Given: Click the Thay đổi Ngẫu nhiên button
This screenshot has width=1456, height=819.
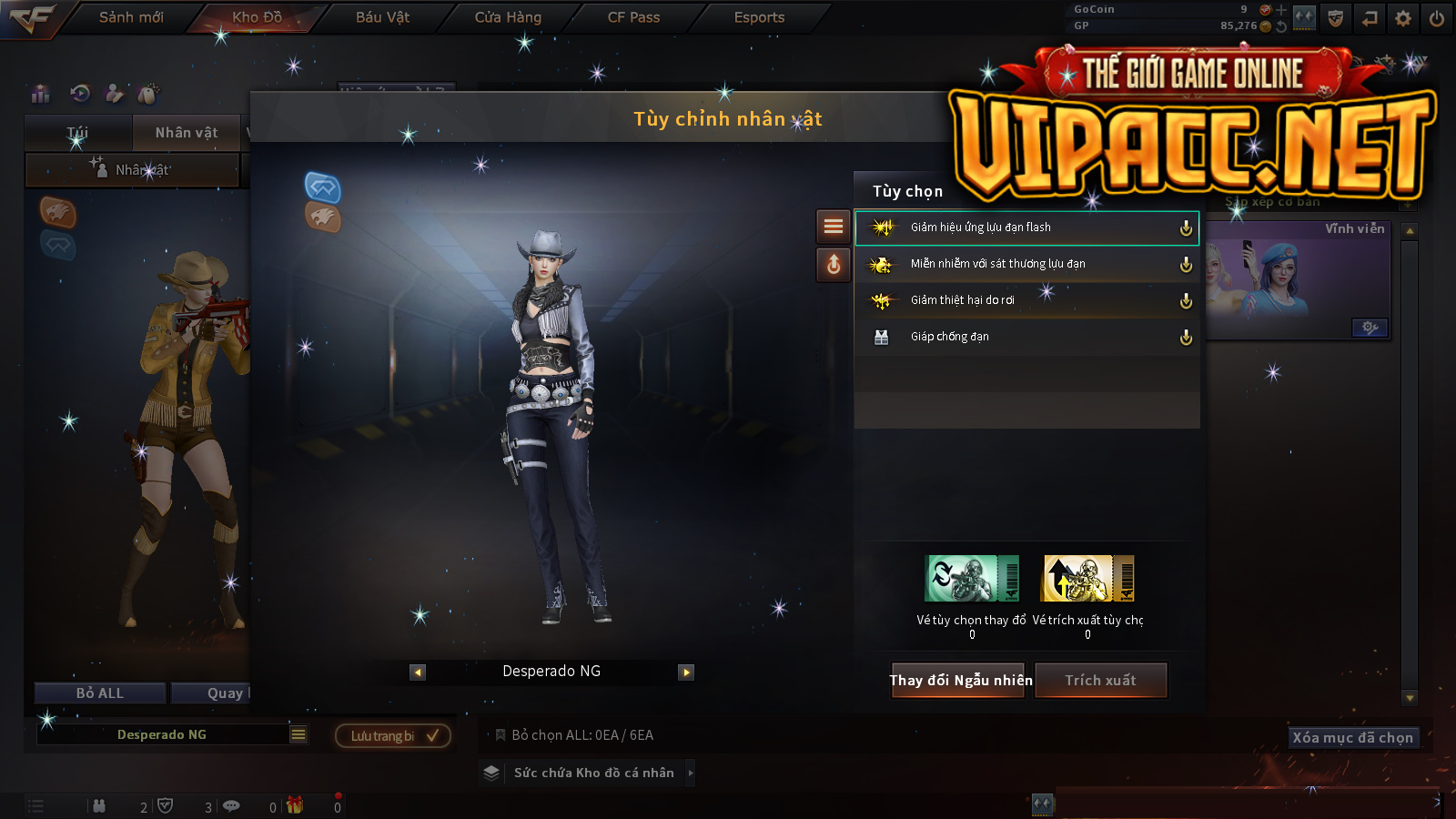Looking at the screenshot, I should click(x=960, y=680).
